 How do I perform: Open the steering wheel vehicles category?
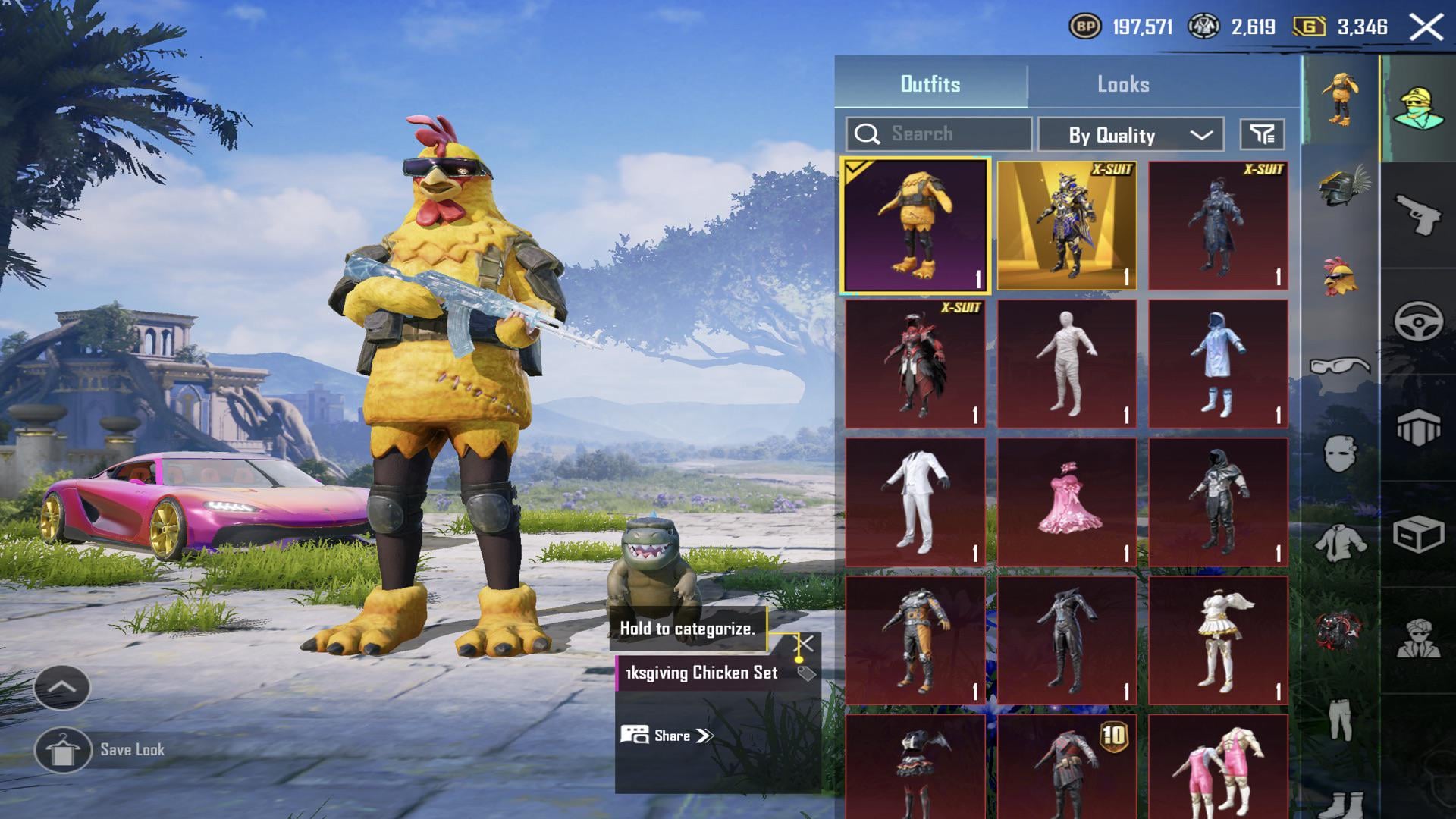(1417, 321)
